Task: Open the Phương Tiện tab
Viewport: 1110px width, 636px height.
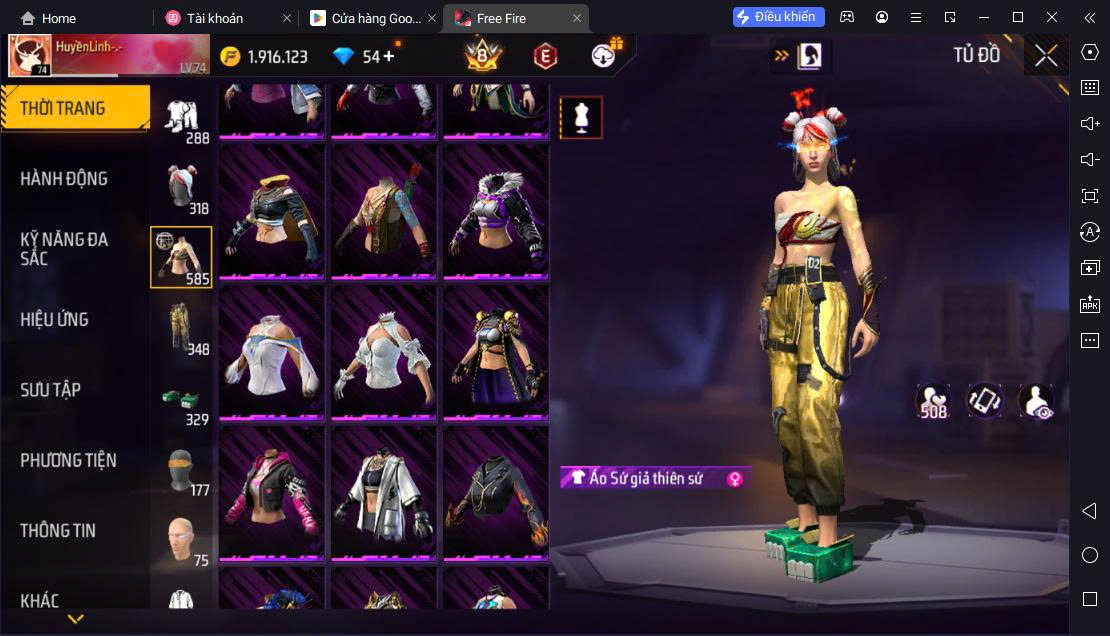Action: (x=68, y=461)
